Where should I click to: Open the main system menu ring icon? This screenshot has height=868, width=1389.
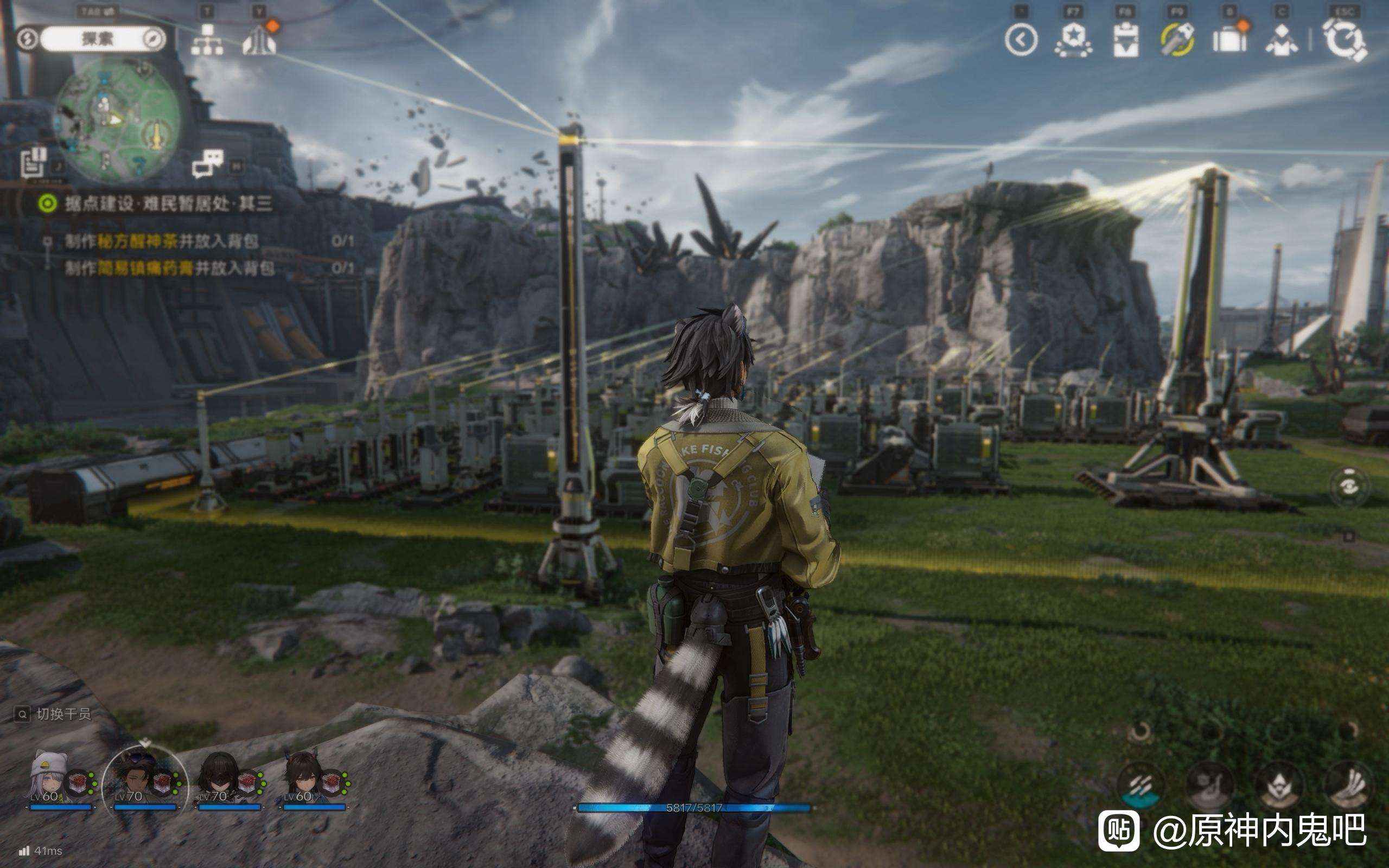[x=1345, y=40]
